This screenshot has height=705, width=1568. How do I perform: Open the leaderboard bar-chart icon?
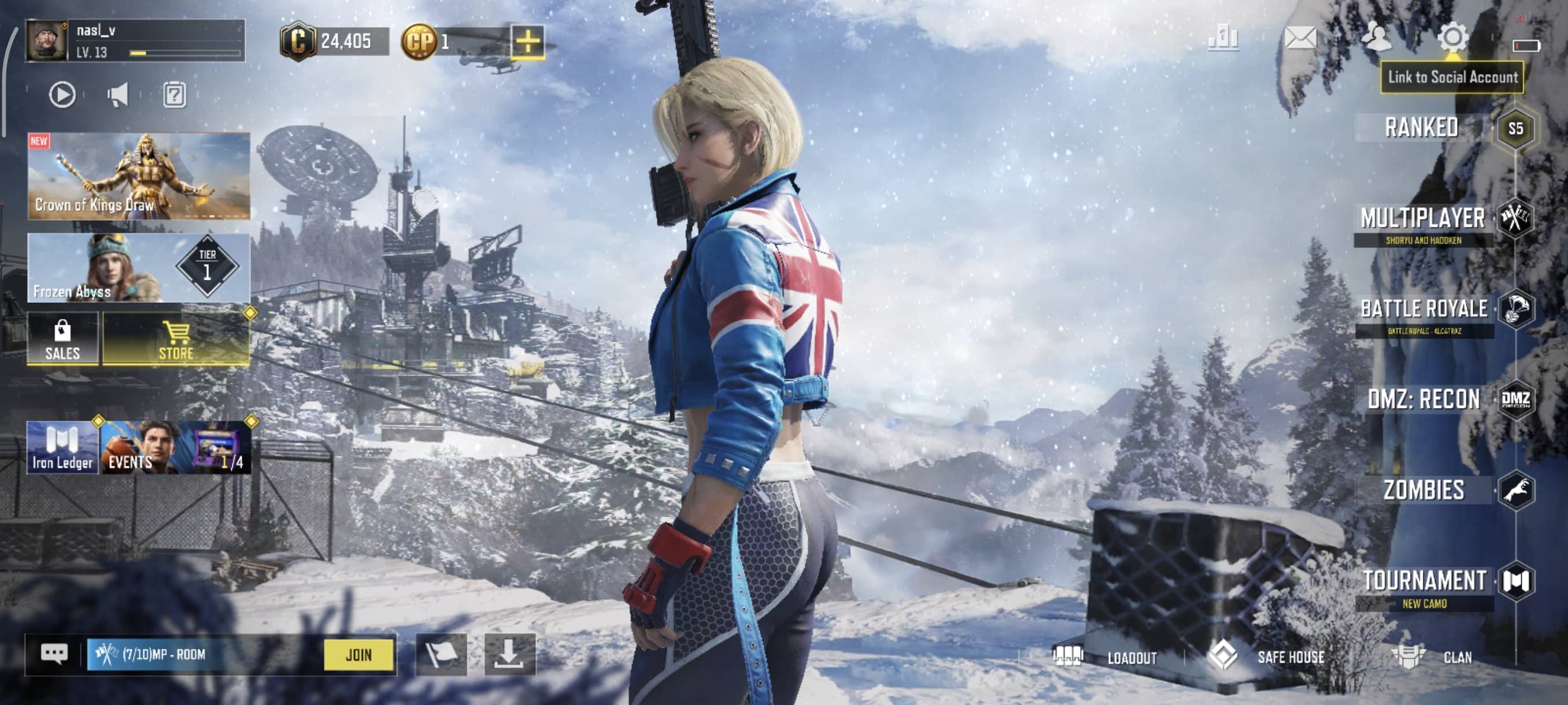1223,38
